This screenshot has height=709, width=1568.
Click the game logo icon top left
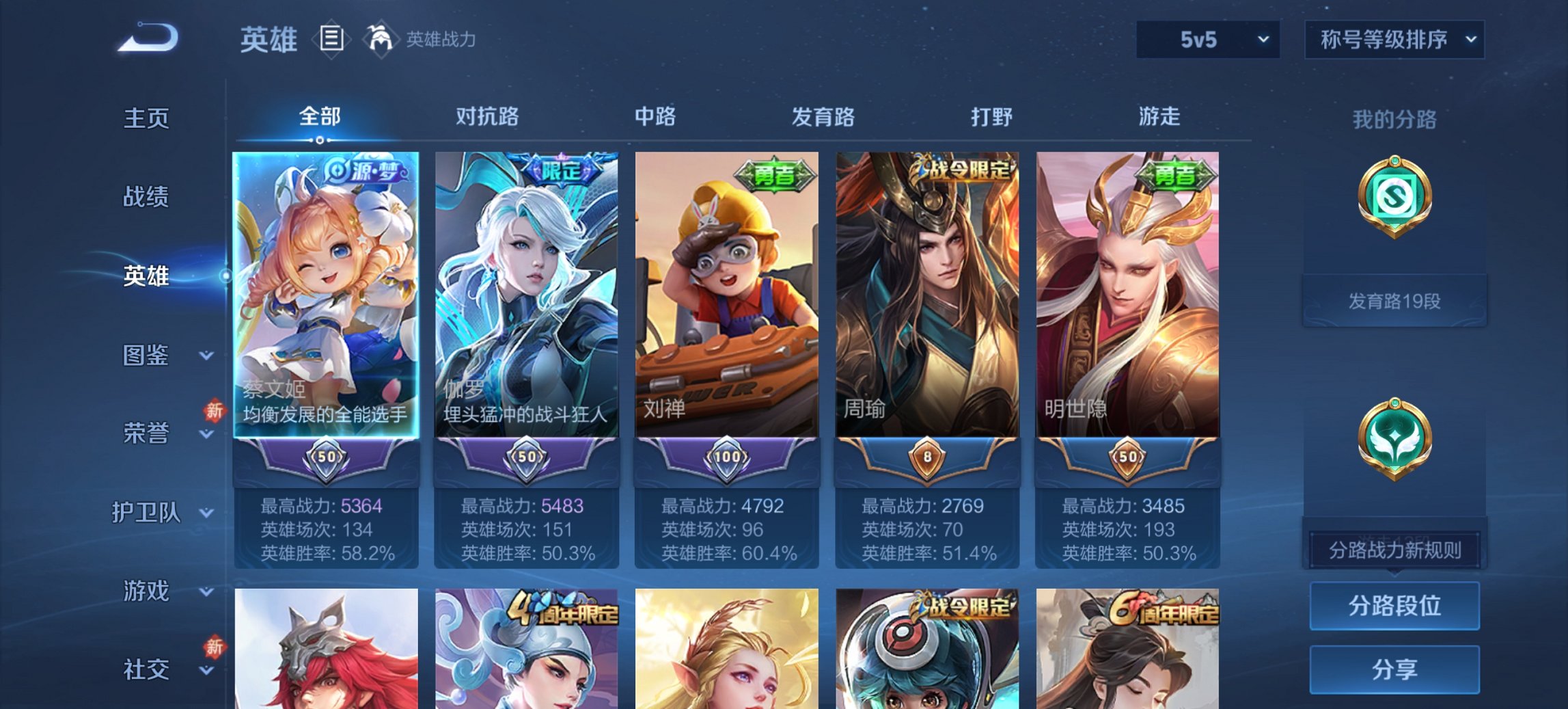point(147,40)
